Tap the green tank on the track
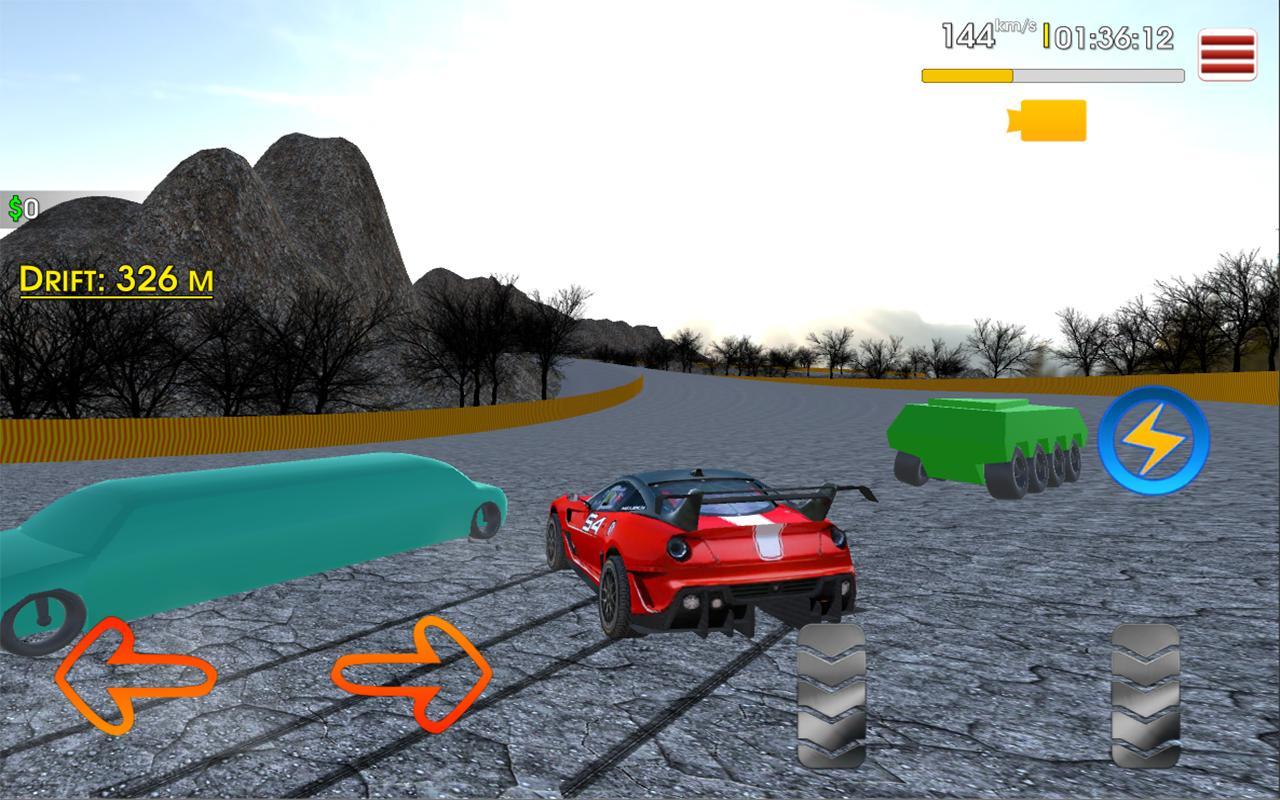This screenshot has height=800, width=1280. pos(985,440)
